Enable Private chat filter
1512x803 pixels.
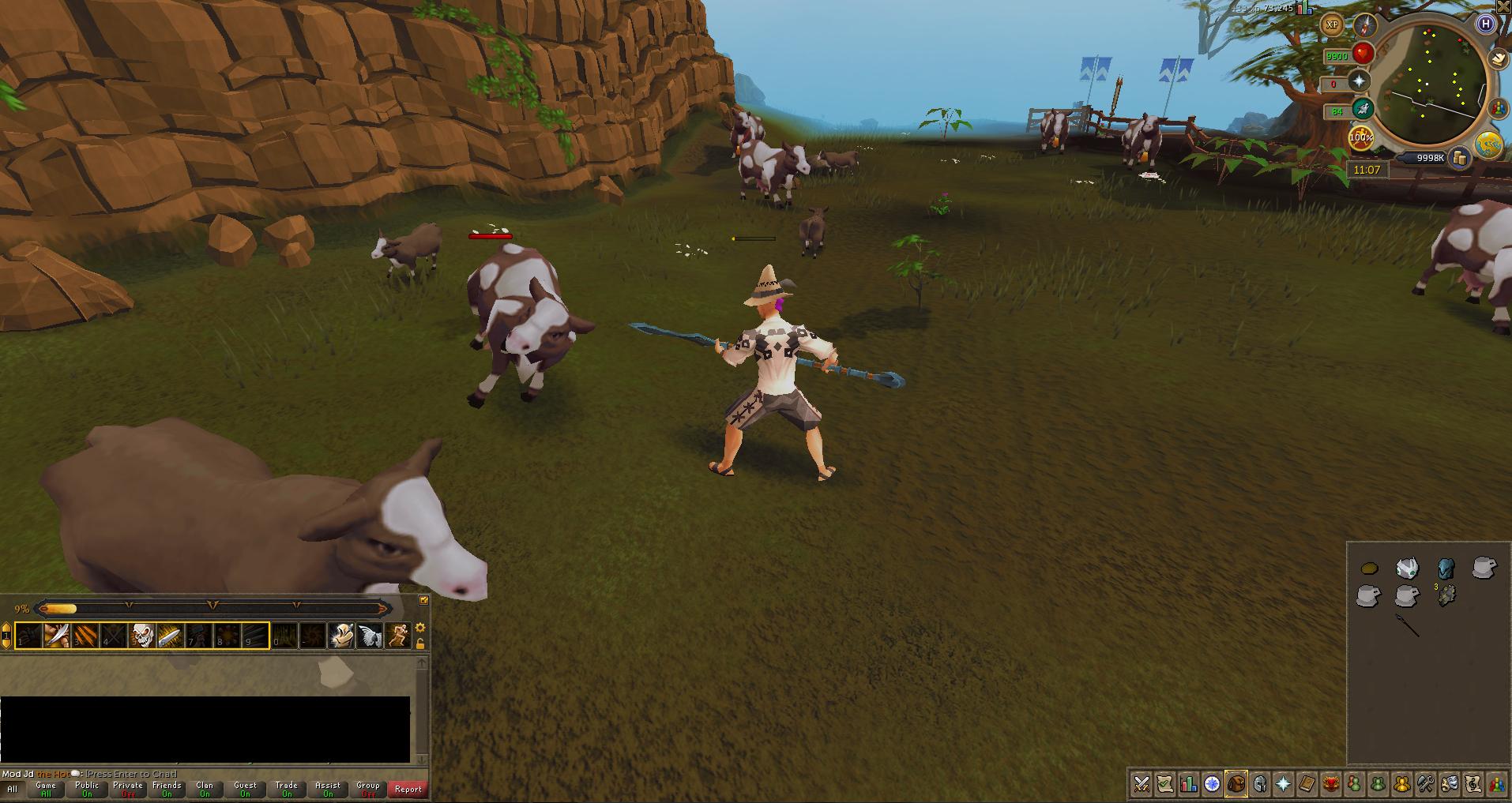127,787
